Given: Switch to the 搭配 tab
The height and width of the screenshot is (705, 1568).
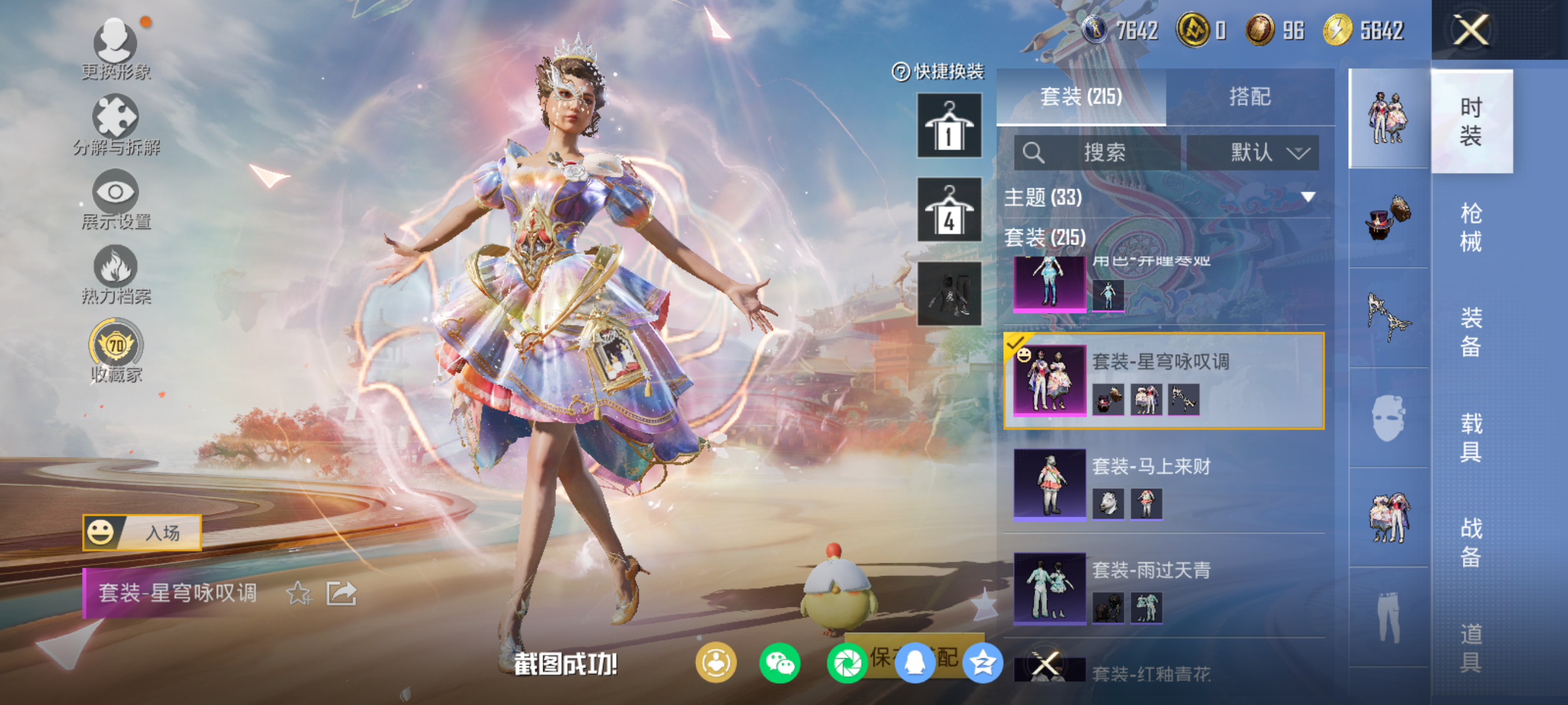Looking at the screenshot, I should 1249,97.
